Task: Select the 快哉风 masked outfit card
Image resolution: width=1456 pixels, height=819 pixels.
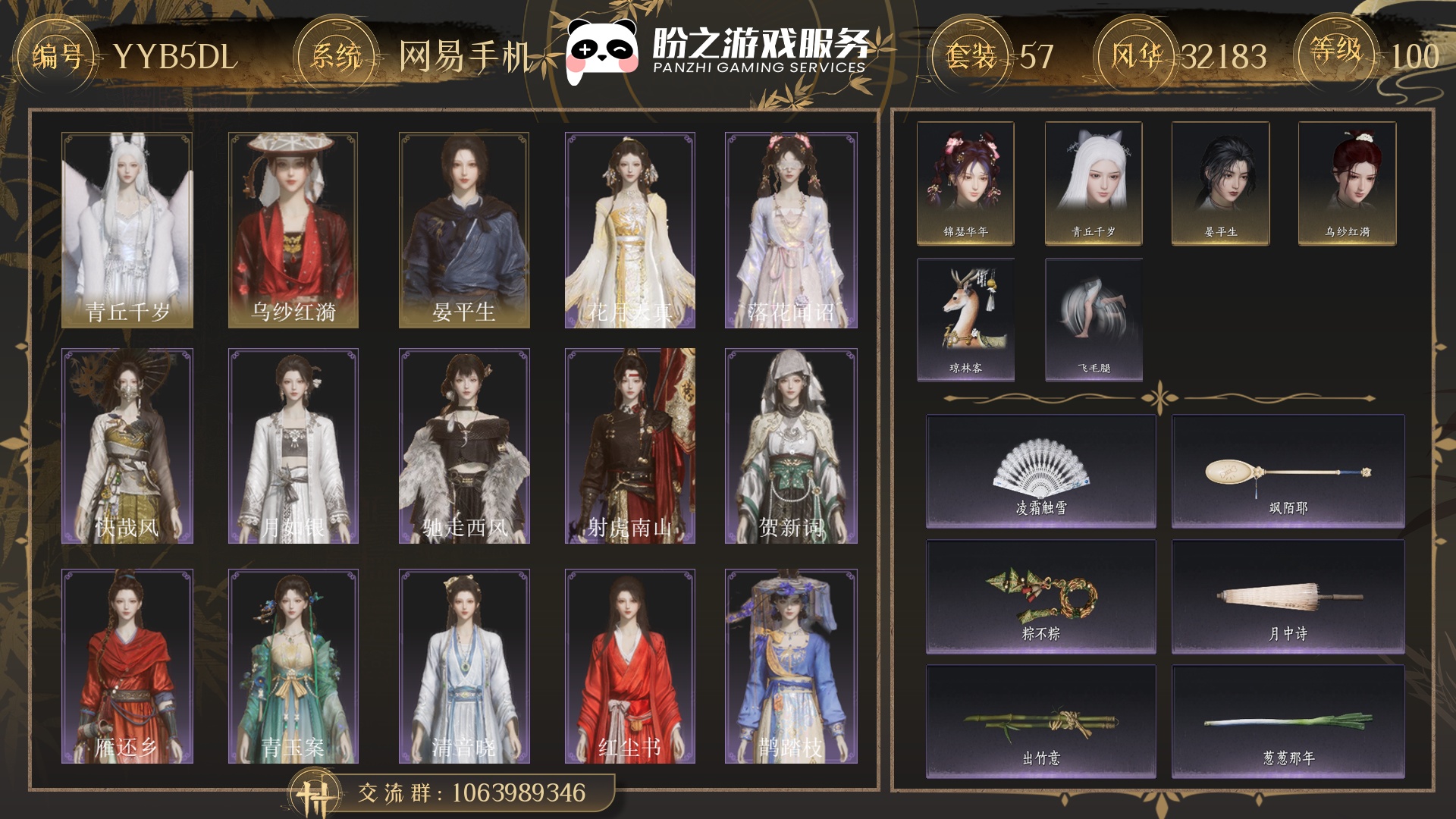Action: pos(127,446)
